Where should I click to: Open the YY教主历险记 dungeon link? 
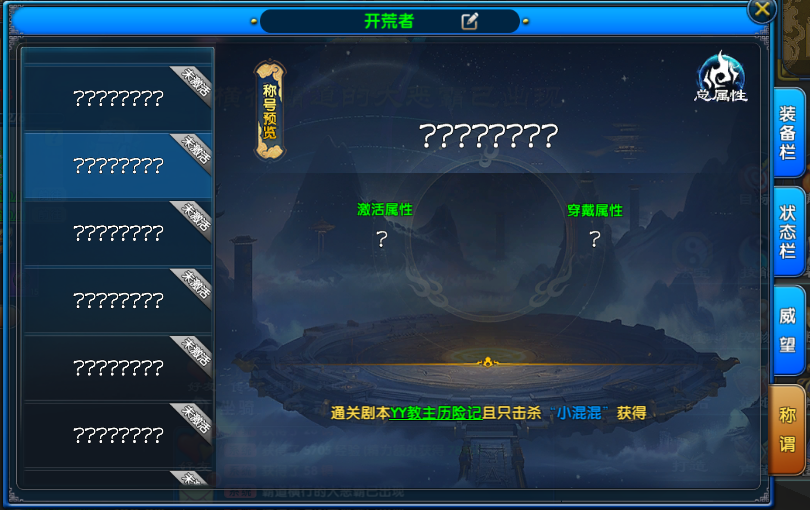click(x=435, y=413)
